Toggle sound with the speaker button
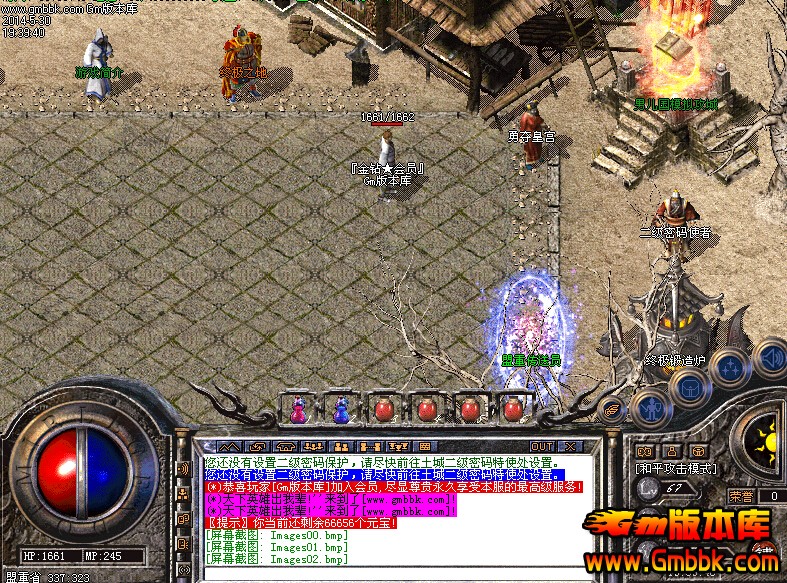787x583 pixels. [x=770, y=356]
